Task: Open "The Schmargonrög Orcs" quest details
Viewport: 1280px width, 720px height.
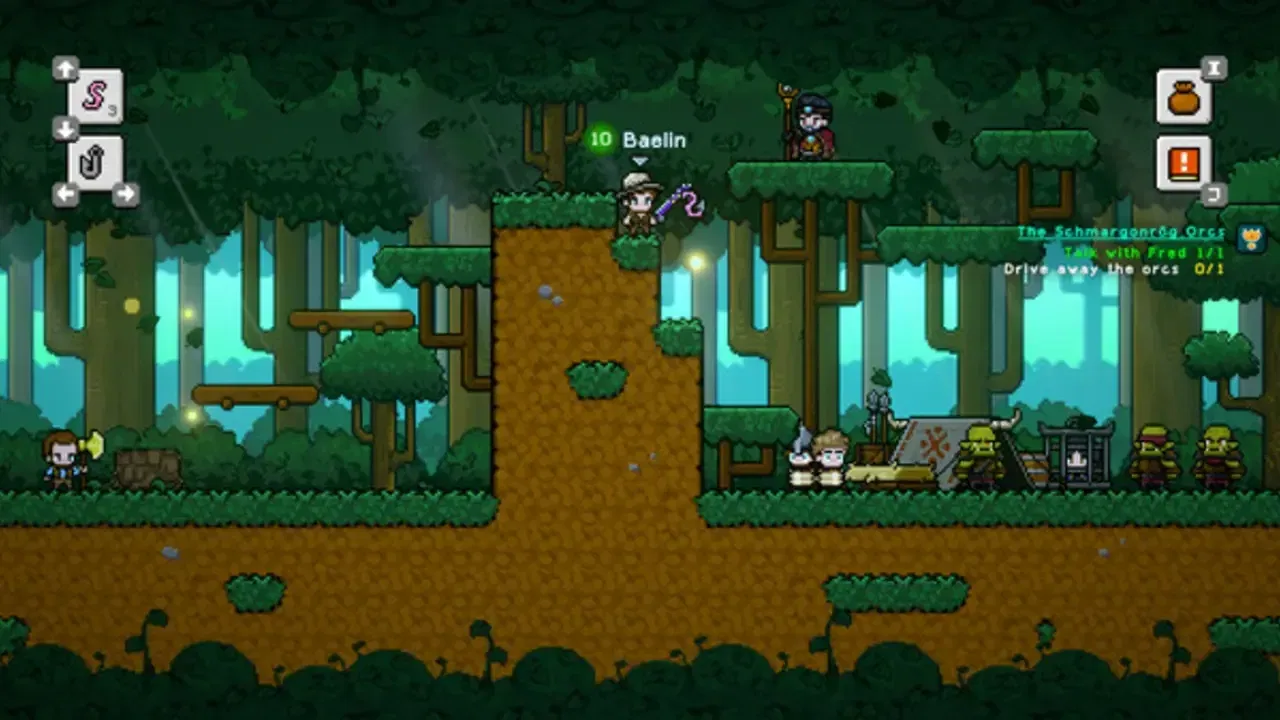Action: [1120, 231]
